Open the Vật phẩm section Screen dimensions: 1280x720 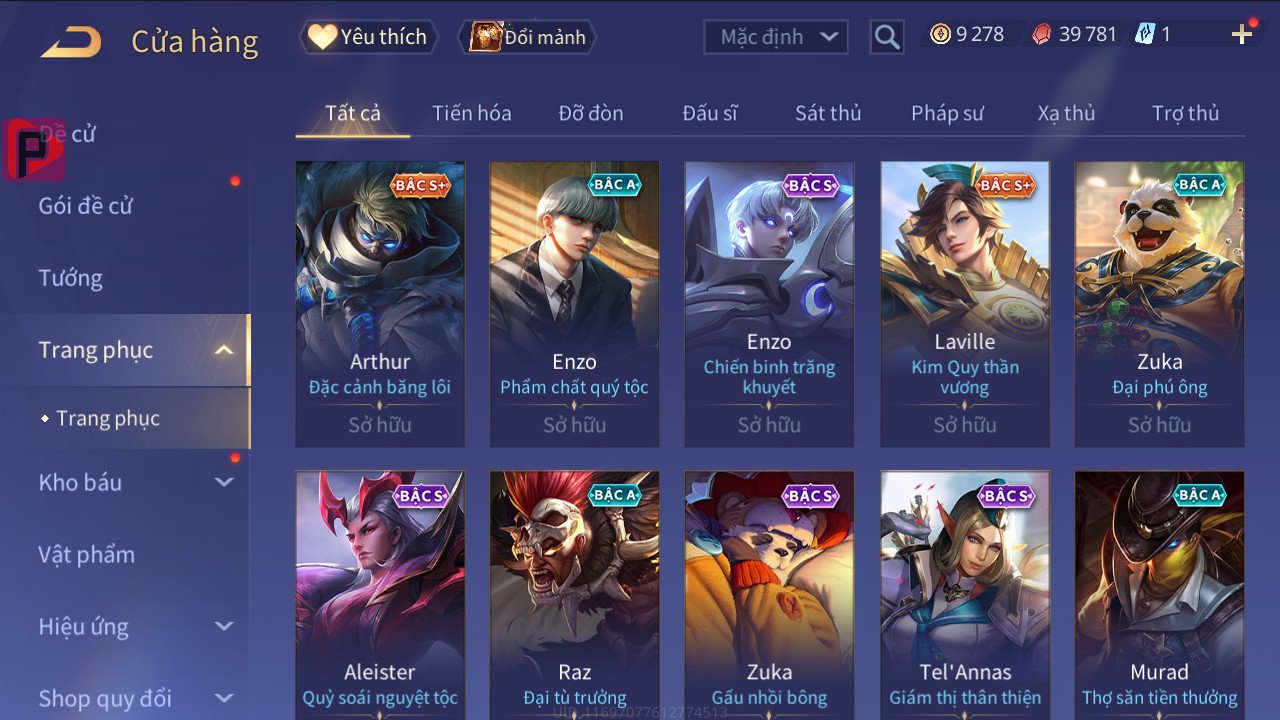coord(87,554)
